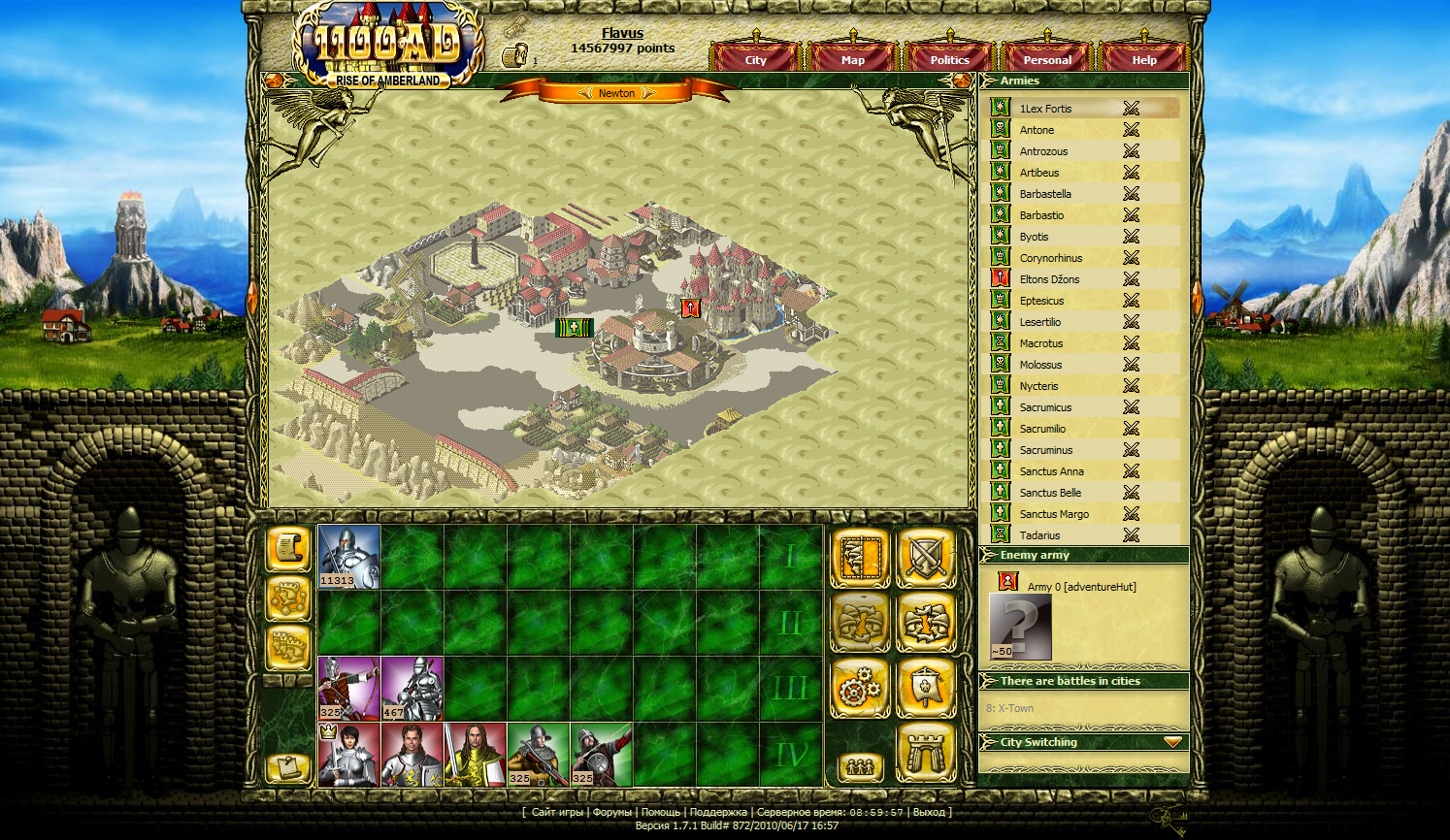Open the Help tab
This screenshot has width=1450, height=840.
1143,59
